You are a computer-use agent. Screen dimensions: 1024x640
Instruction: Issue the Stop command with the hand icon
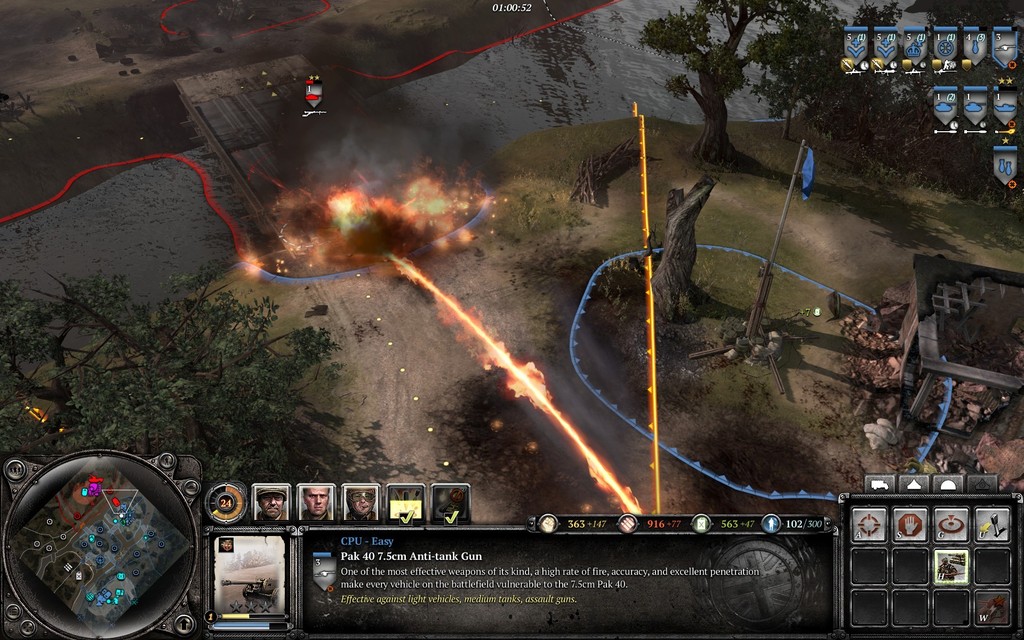(909, 523)
